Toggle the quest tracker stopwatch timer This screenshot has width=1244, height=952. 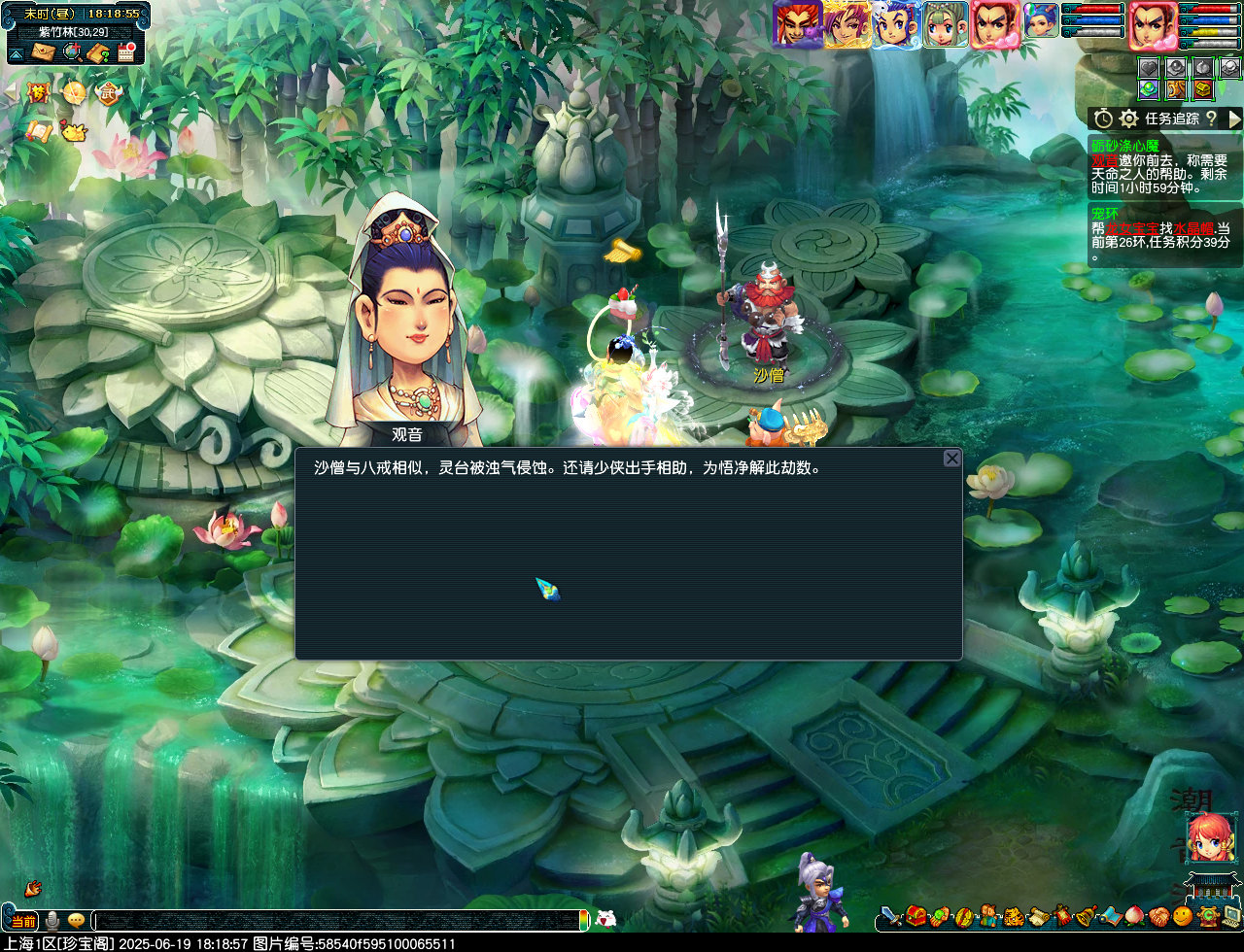(1103, 119)
